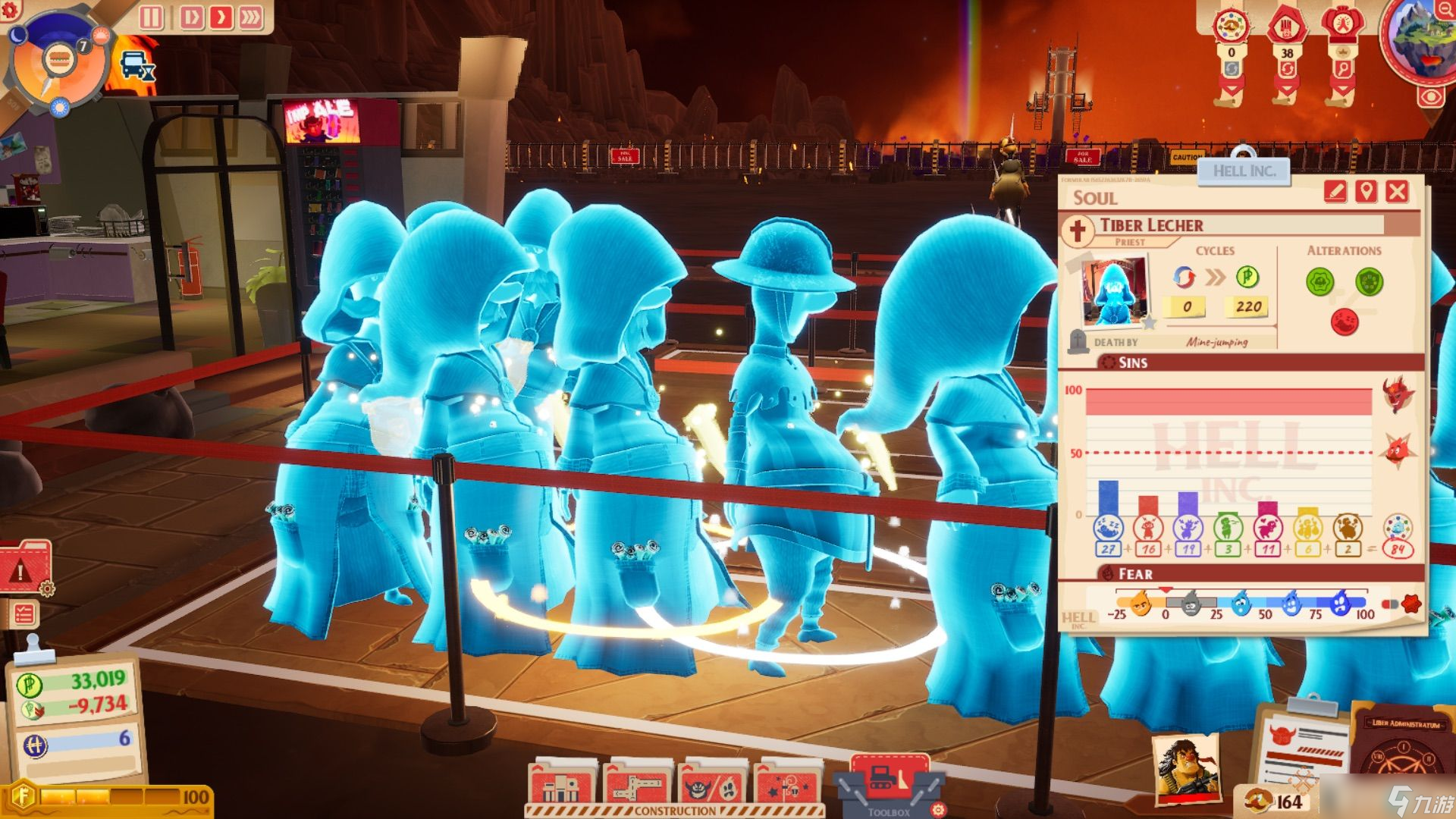Toggle the eye visibility button
The image size is (1456, 819).
tap(1431, 97)
